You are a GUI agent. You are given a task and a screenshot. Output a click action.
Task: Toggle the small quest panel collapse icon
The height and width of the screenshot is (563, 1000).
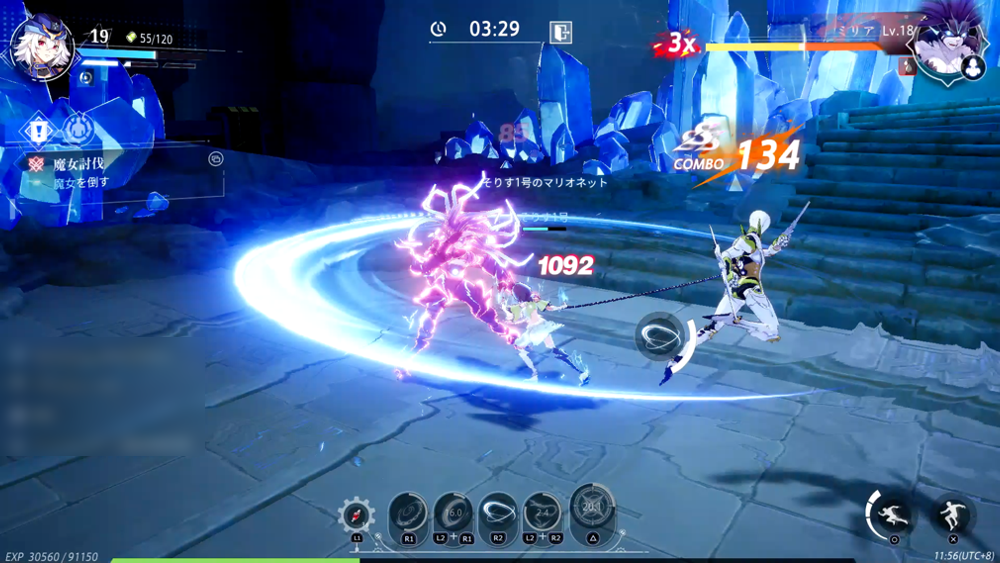[215, 158]
